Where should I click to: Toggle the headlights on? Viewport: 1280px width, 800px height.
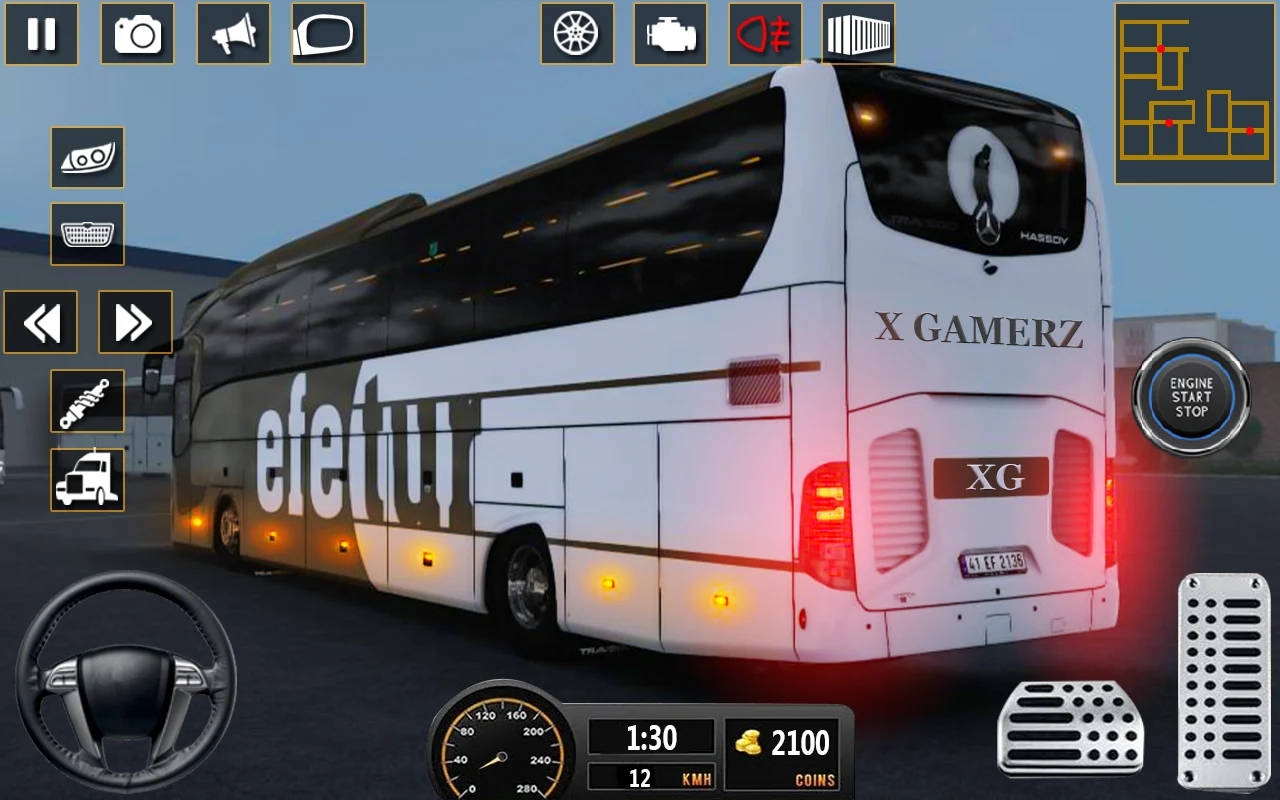point(87,158)
